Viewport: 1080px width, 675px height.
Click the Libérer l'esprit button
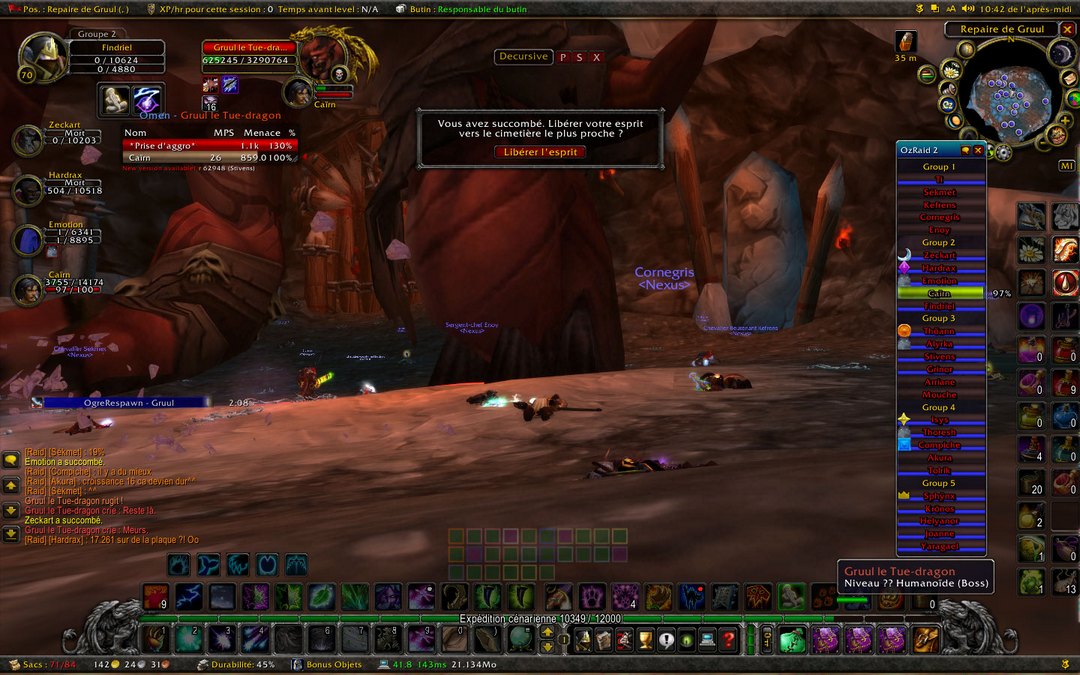pyautogui.click(x=540, y=152)
